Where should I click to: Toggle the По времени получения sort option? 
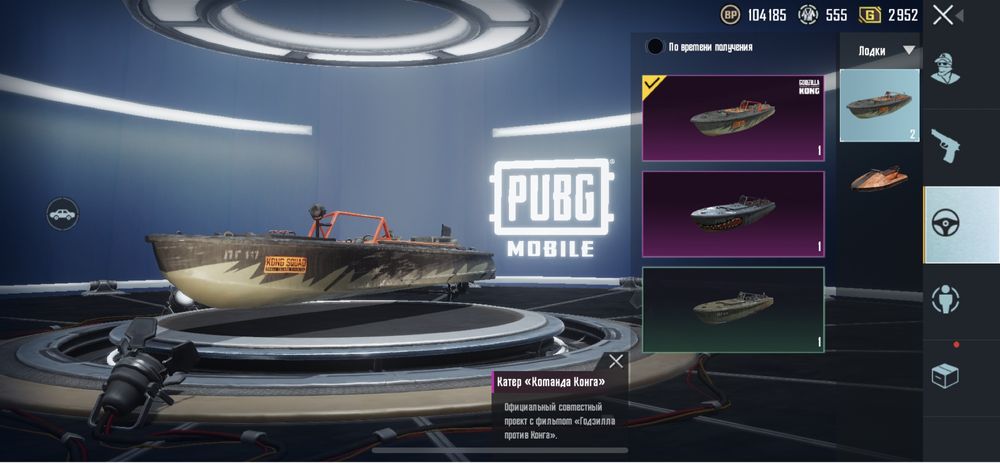point(655,46)
